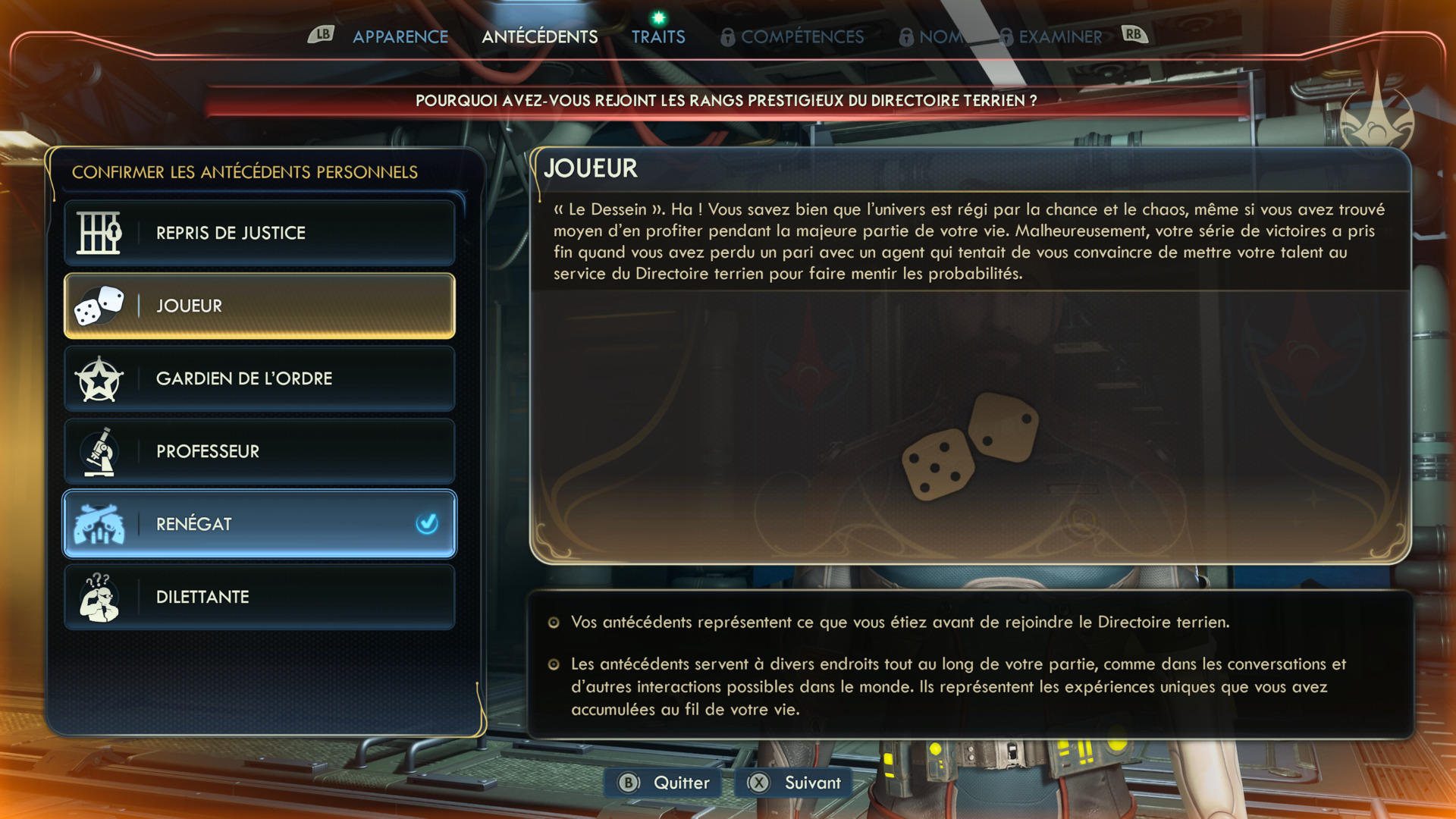Click the Quitter button

[x=664, y=783]
